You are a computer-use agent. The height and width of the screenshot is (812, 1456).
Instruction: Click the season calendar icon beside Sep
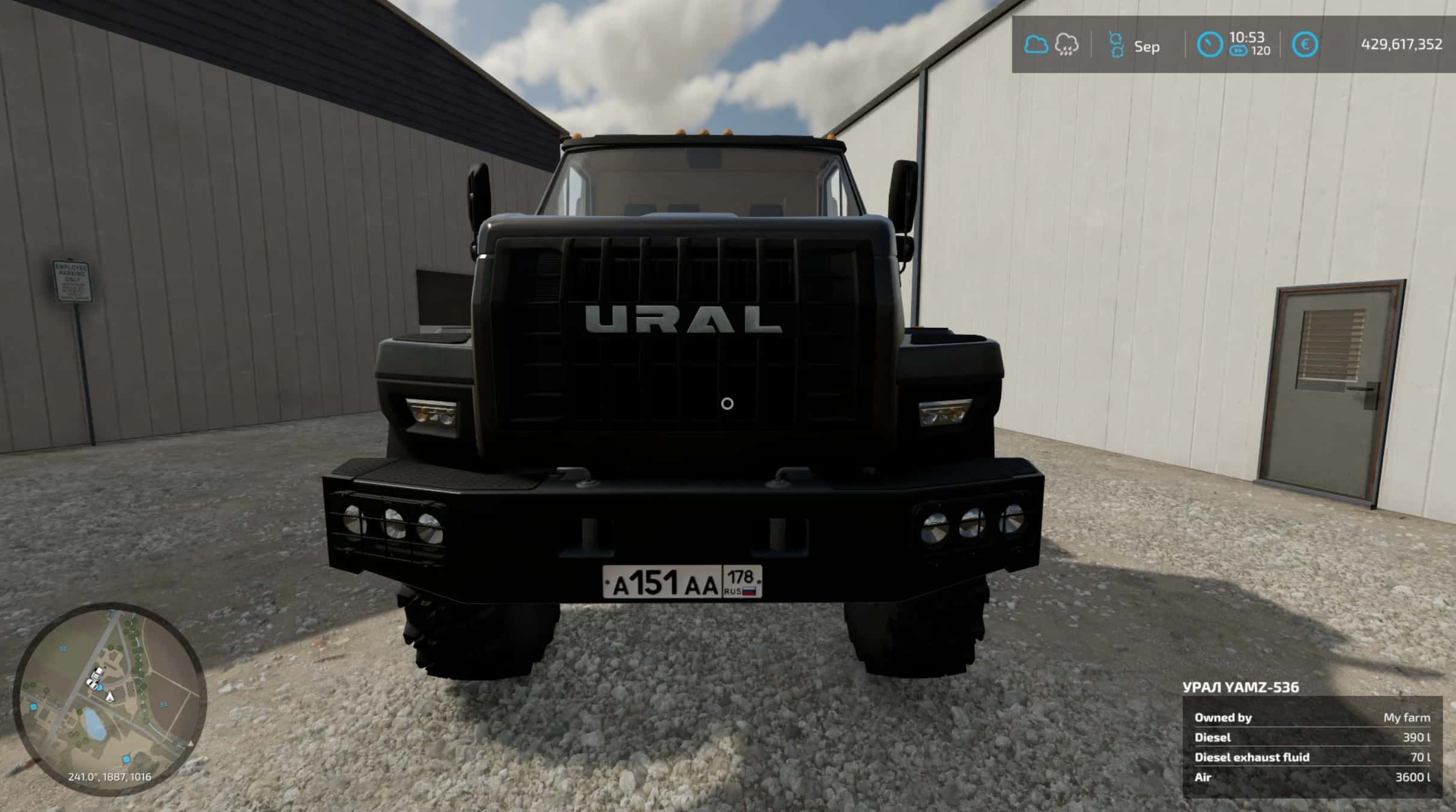click(1116, 45)
